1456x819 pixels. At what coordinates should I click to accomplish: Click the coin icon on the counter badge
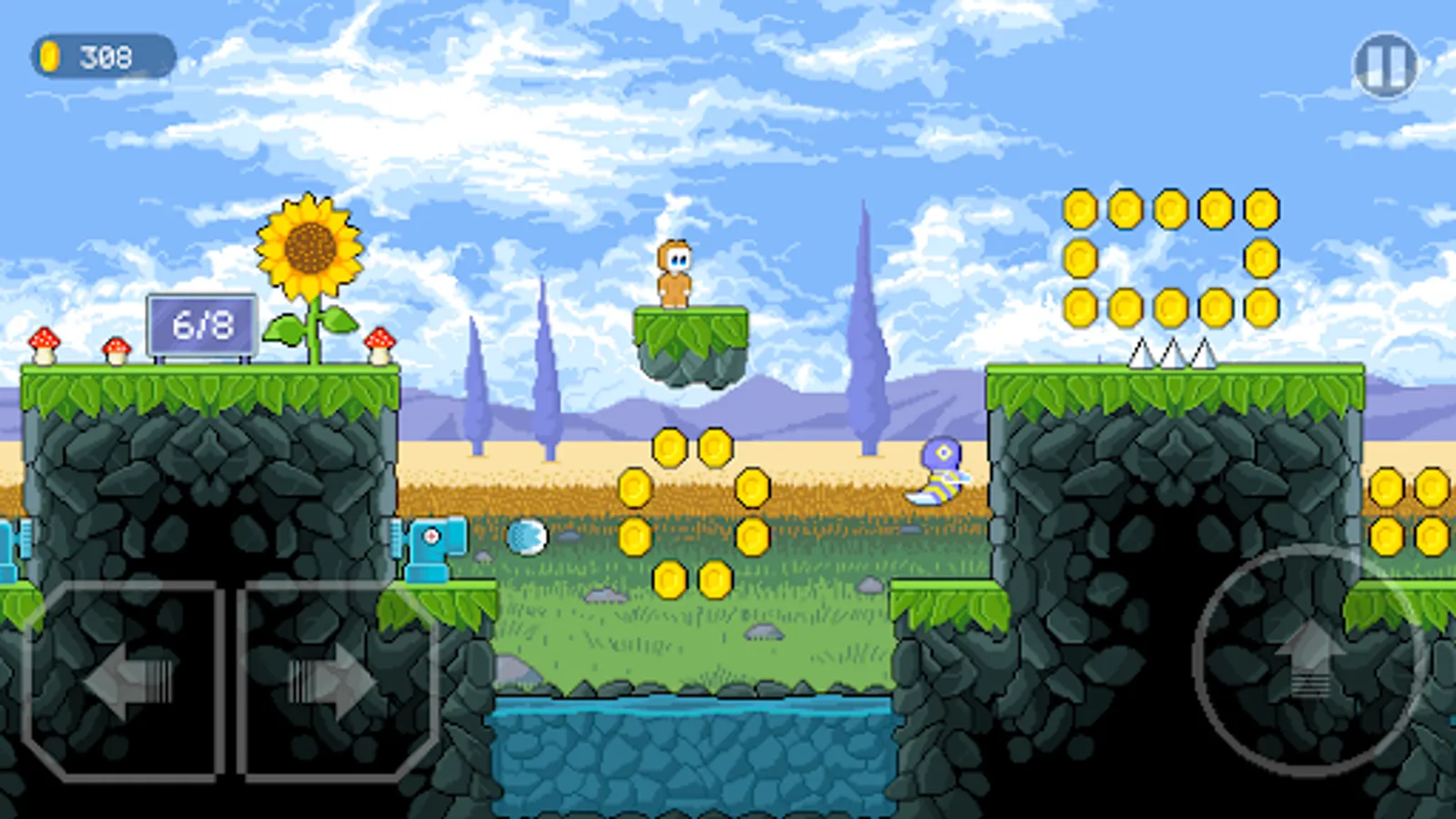click(52, 56)
